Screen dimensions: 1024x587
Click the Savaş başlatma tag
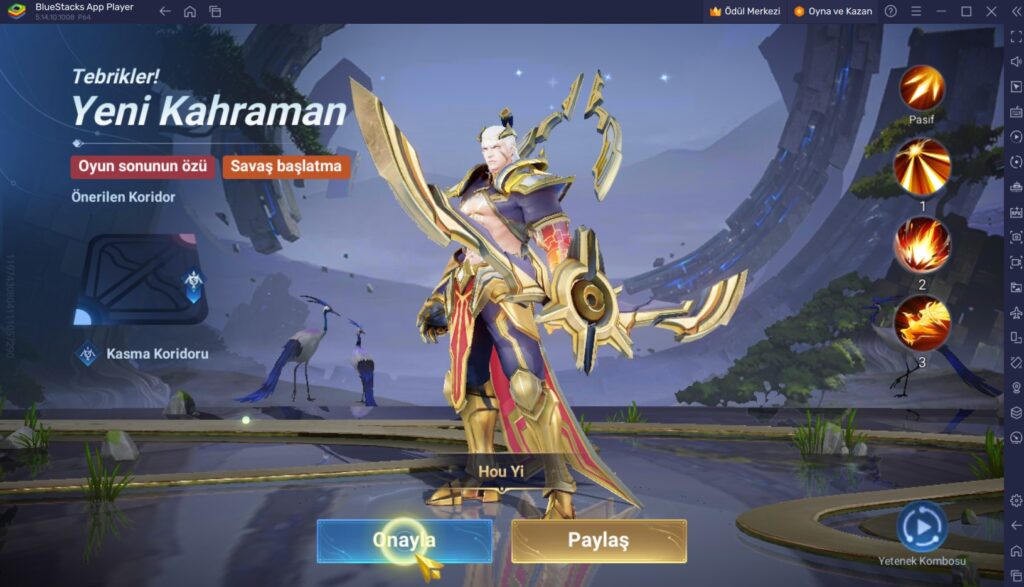[286, 166]
